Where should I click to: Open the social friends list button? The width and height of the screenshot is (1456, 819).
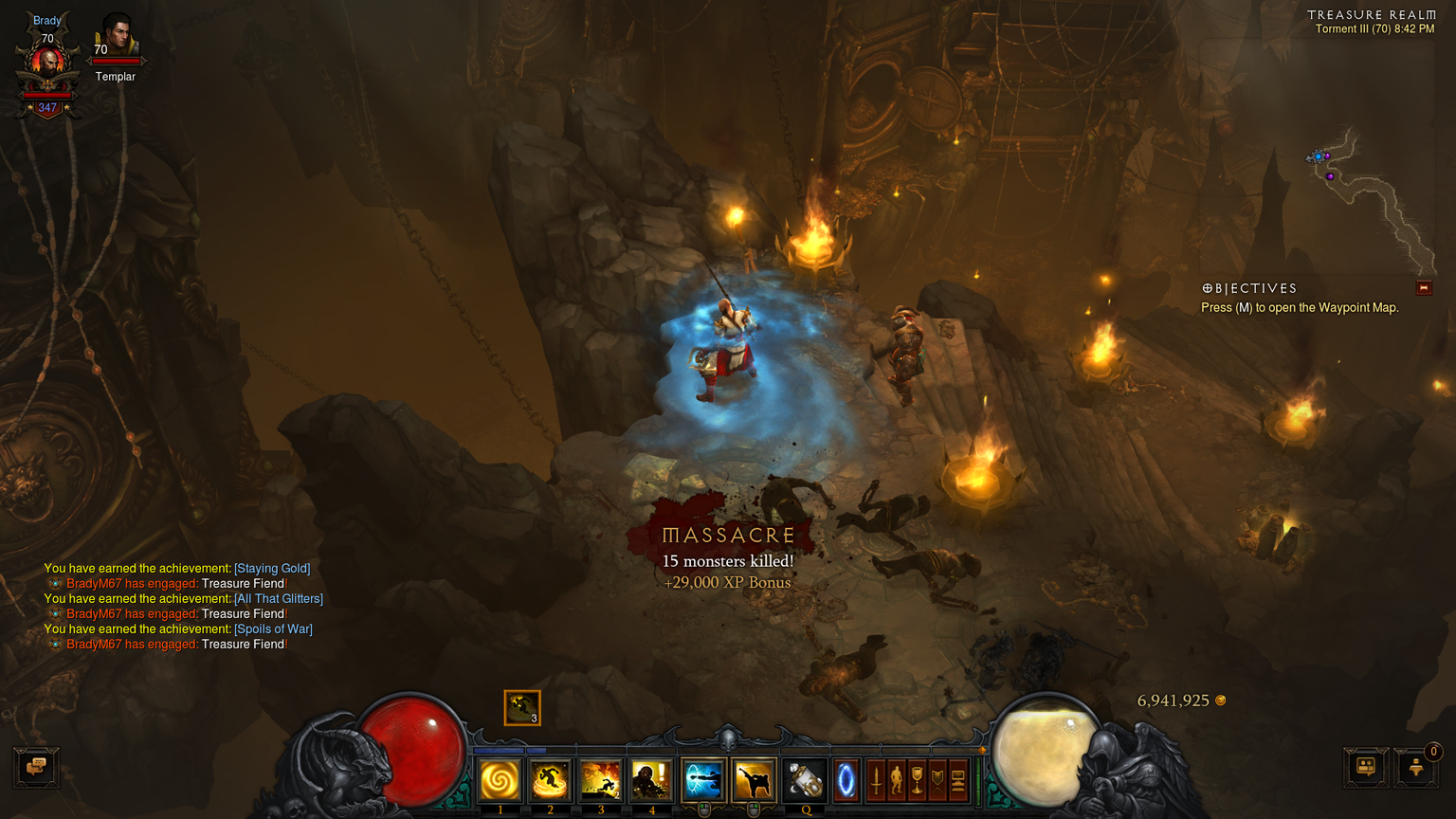(x=1366, y=767)
